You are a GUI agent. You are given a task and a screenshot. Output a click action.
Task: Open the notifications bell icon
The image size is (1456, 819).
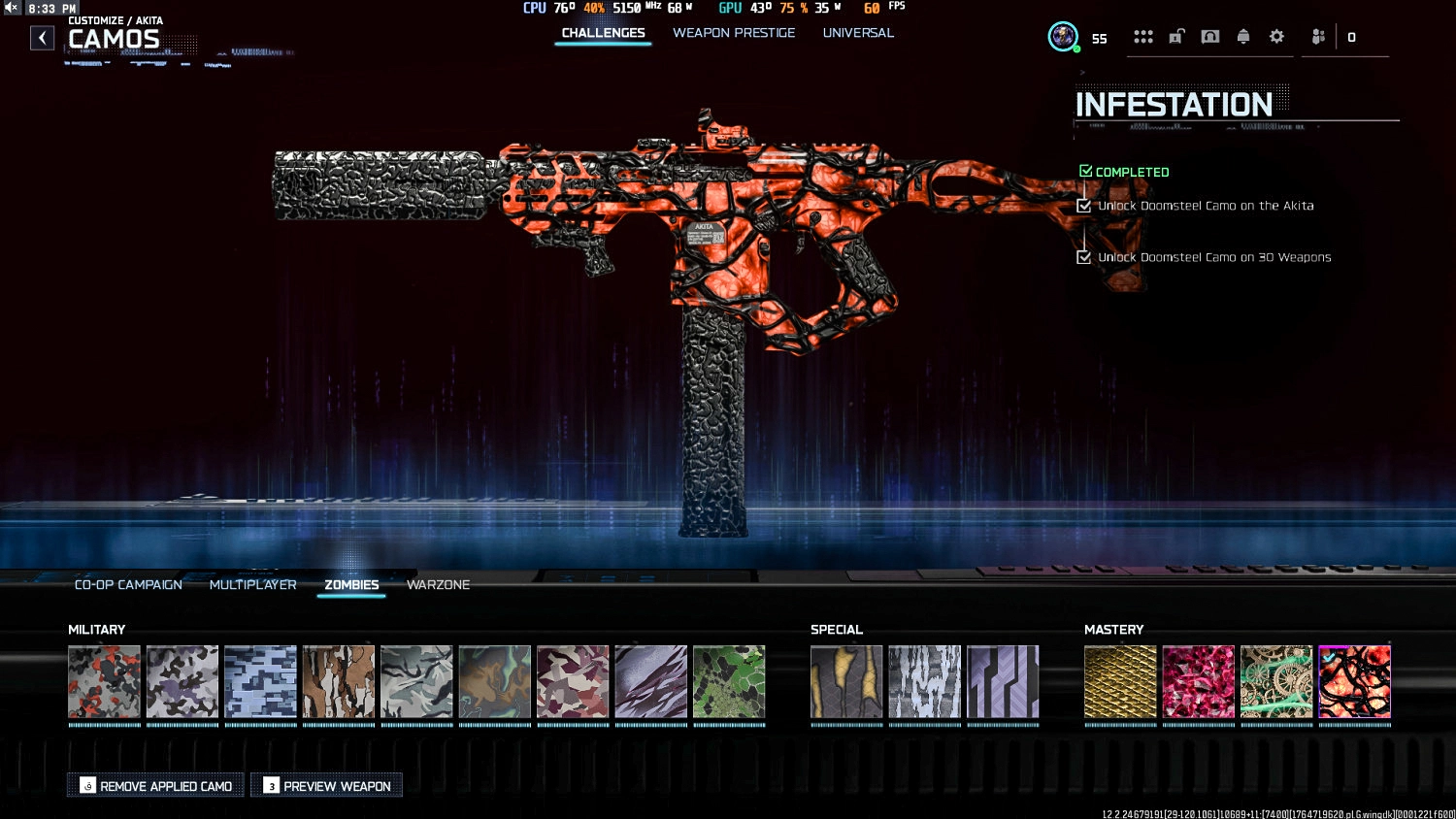pos(1243,36)
